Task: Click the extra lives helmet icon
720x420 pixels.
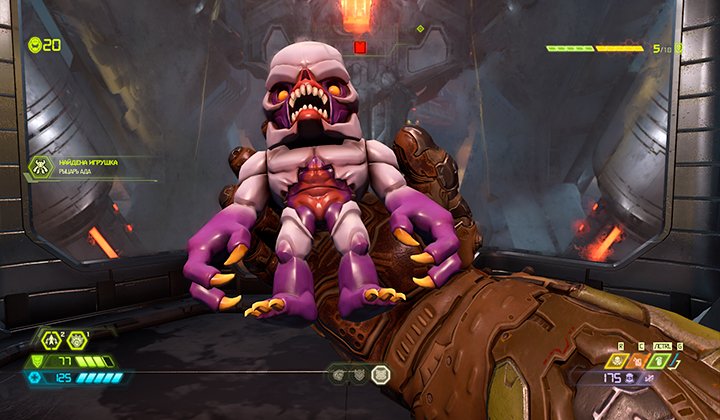Action: [x=36, y=44]
